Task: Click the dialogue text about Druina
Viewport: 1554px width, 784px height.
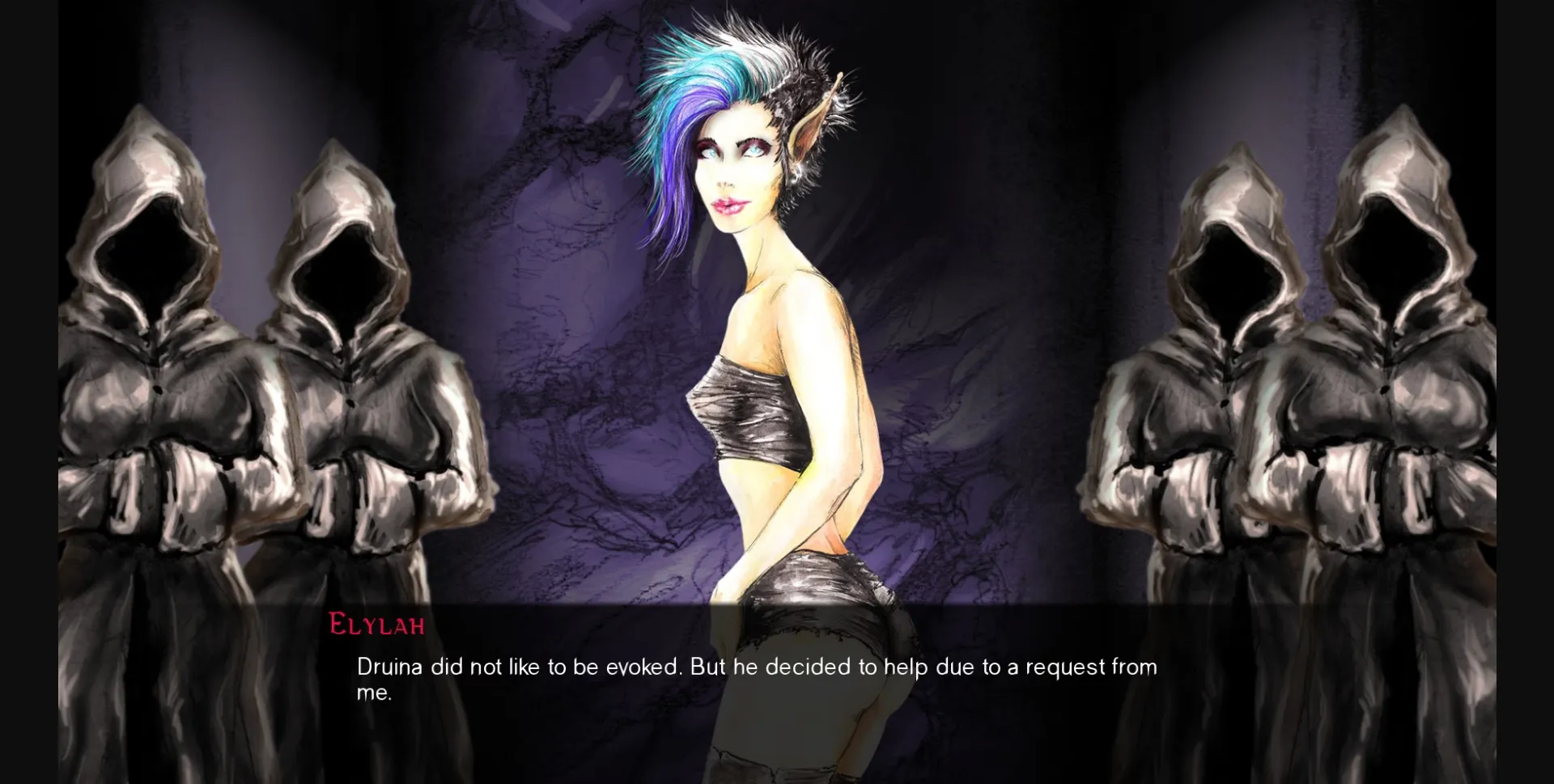Action: pos(753,667)
